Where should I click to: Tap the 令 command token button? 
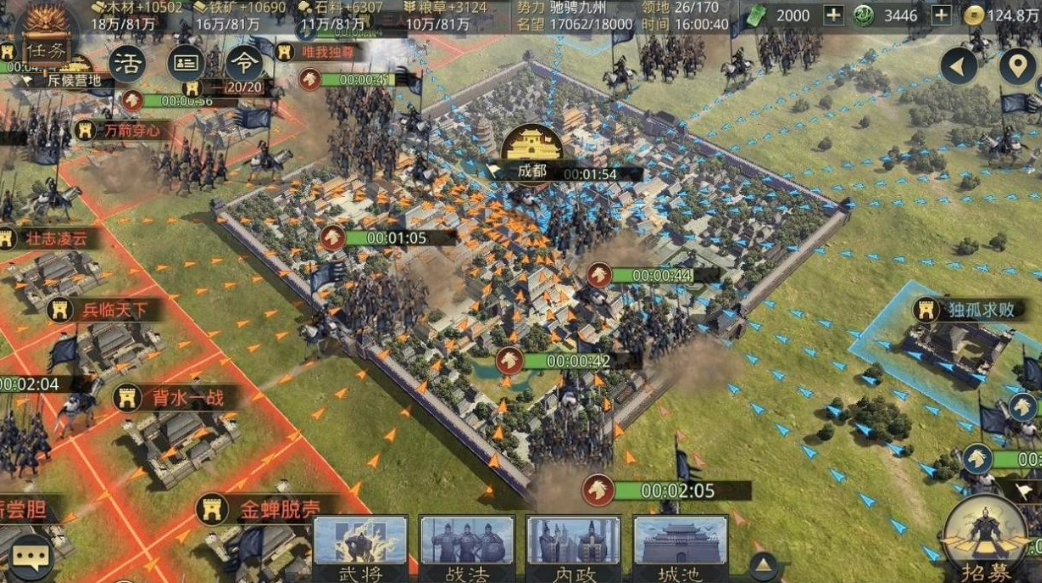tap(243, 62)
